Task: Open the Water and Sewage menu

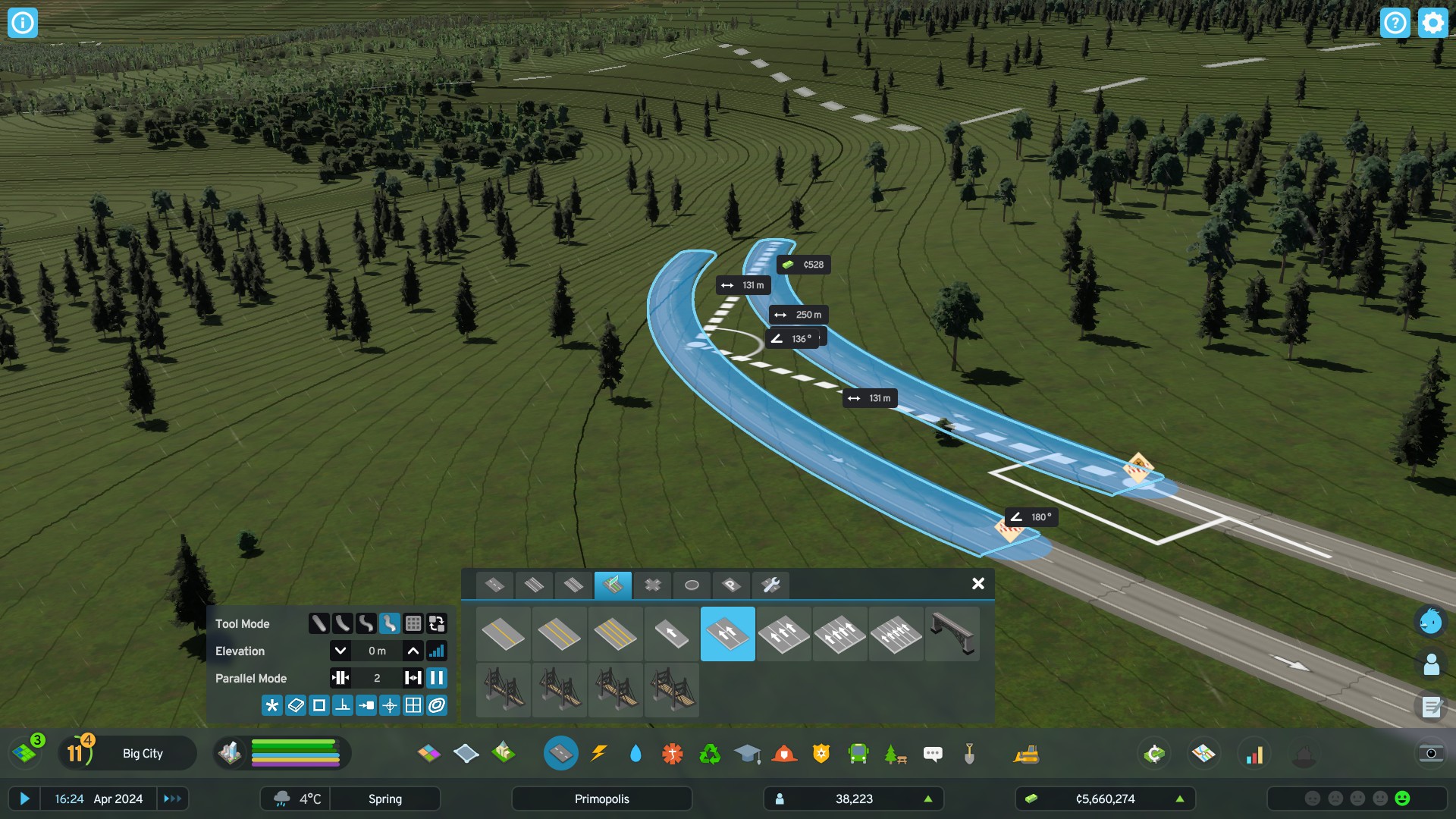Action: [x=635, y=753]
